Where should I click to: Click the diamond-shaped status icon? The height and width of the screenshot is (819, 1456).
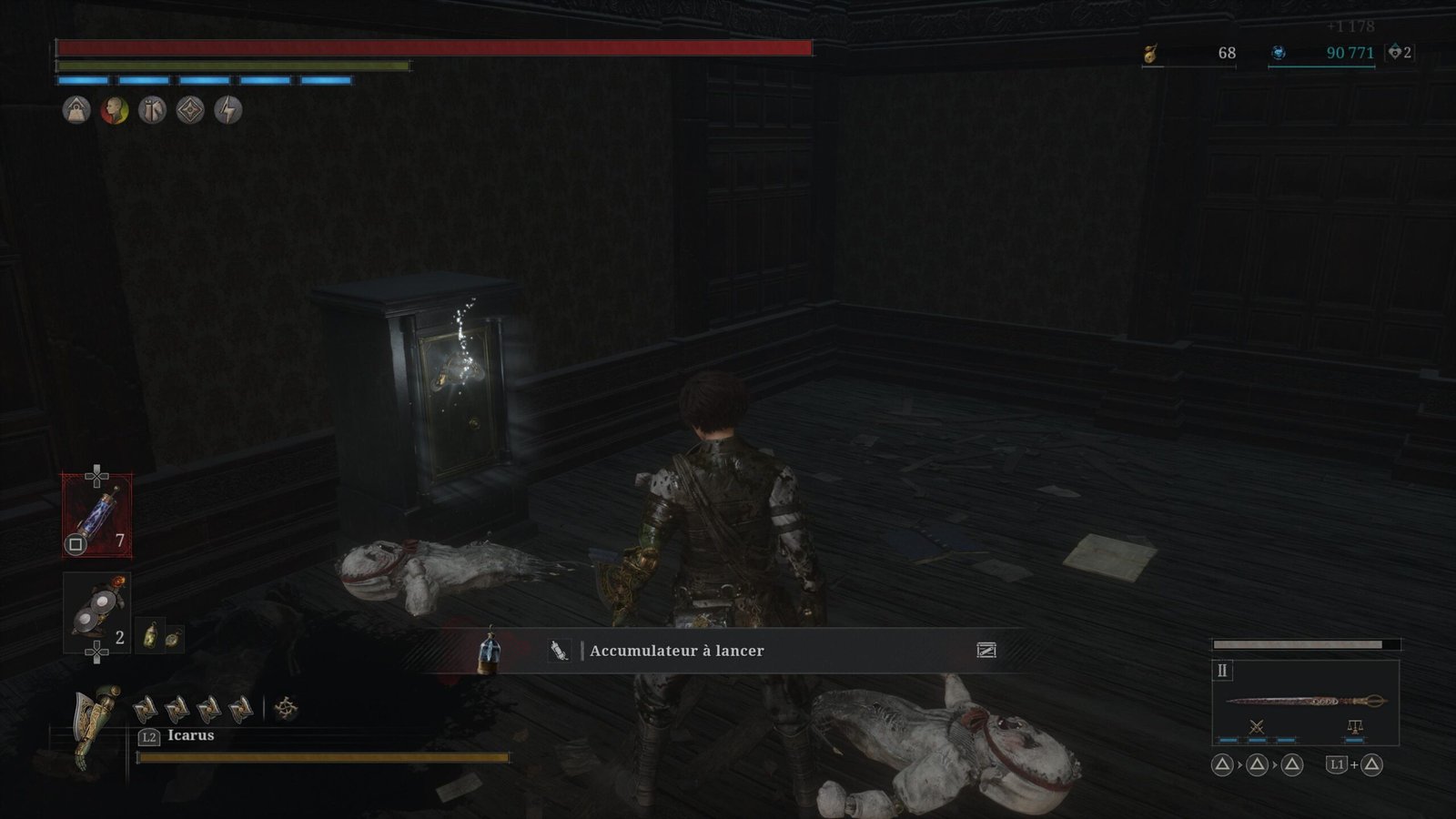point(189,111)
